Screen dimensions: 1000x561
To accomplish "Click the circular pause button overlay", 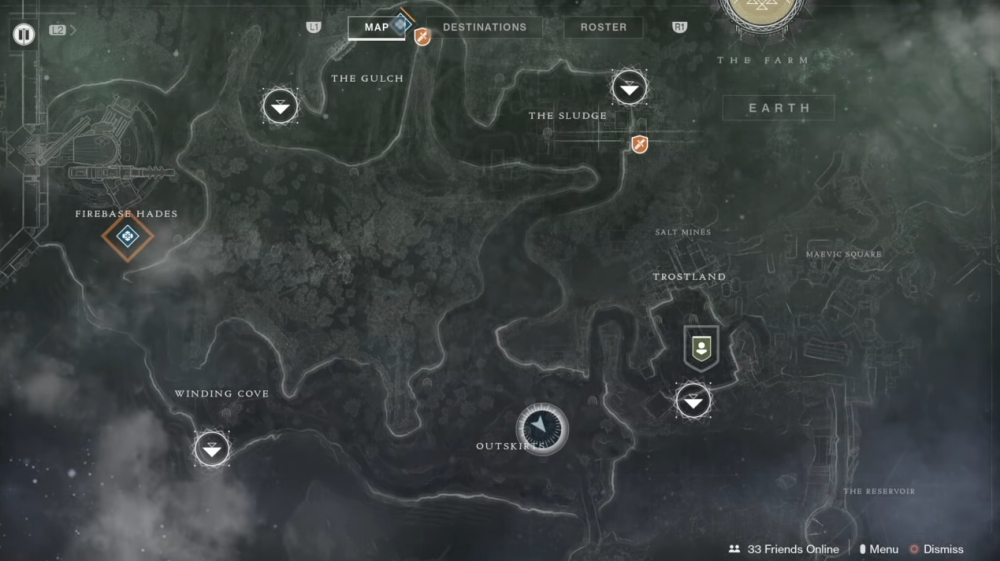I will click(x=24, y=34).
